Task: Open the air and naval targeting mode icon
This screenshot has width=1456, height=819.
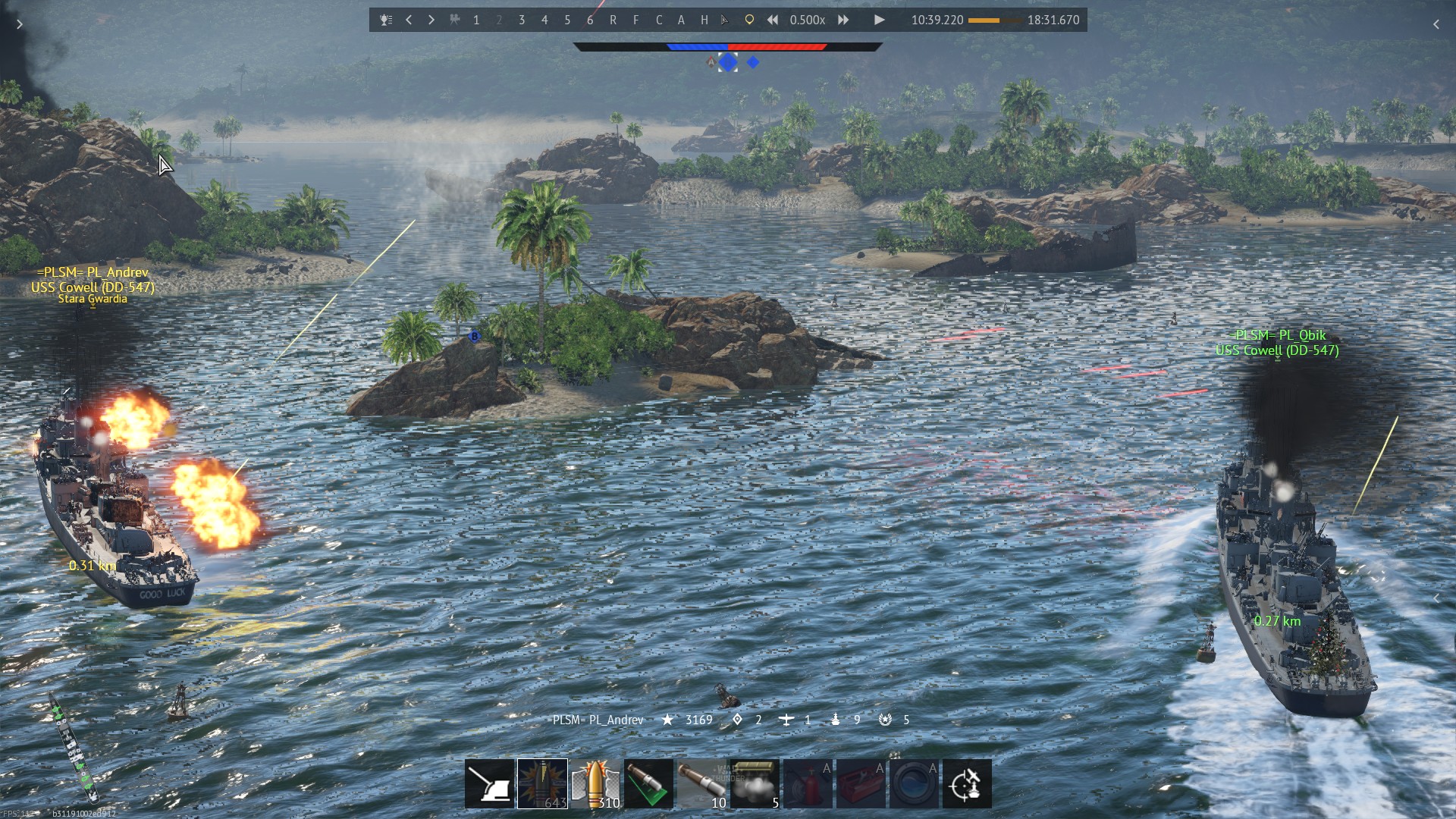Action: tap(967, 783)
